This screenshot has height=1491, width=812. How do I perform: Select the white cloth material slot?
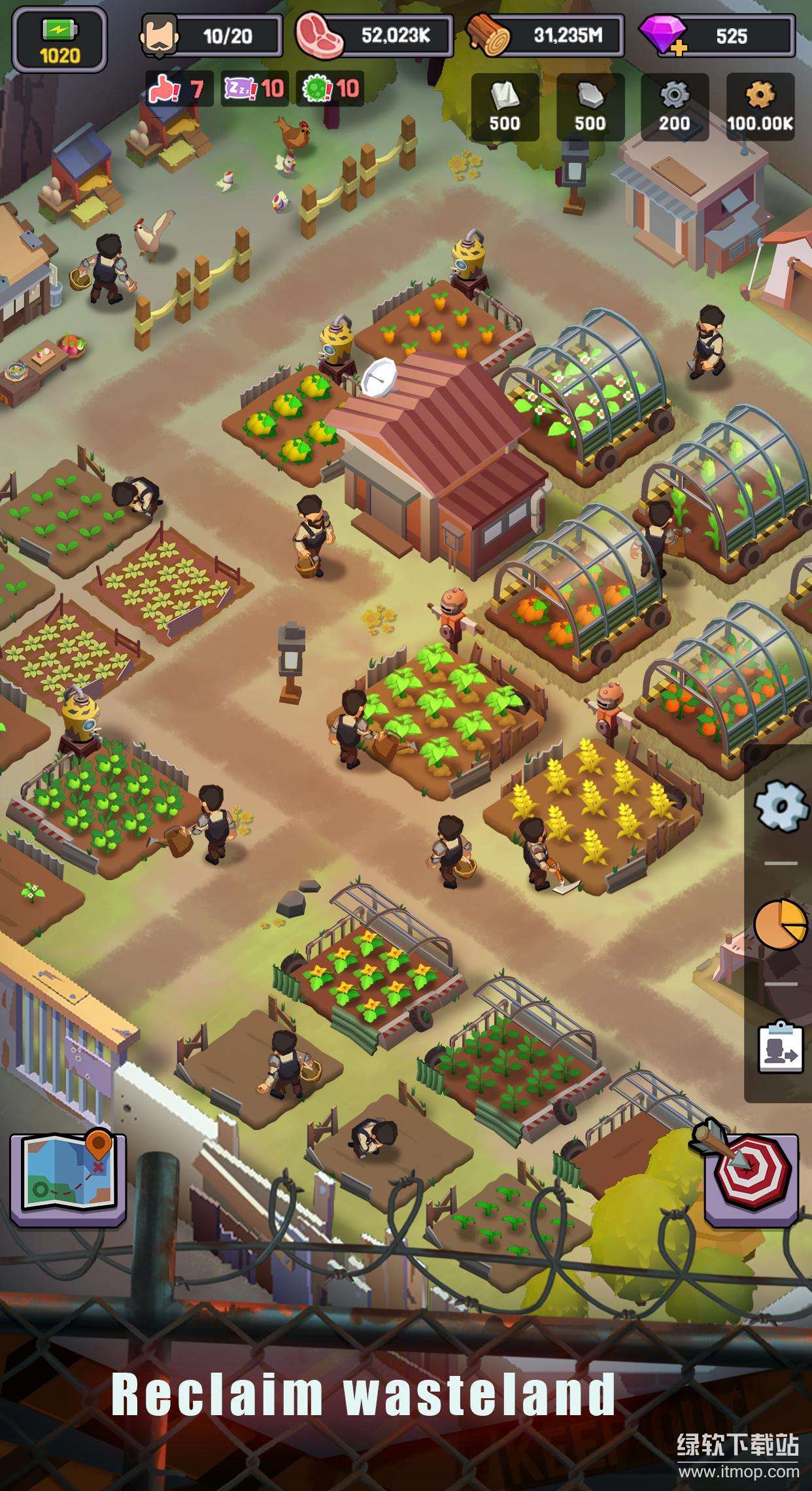(505, 107)
